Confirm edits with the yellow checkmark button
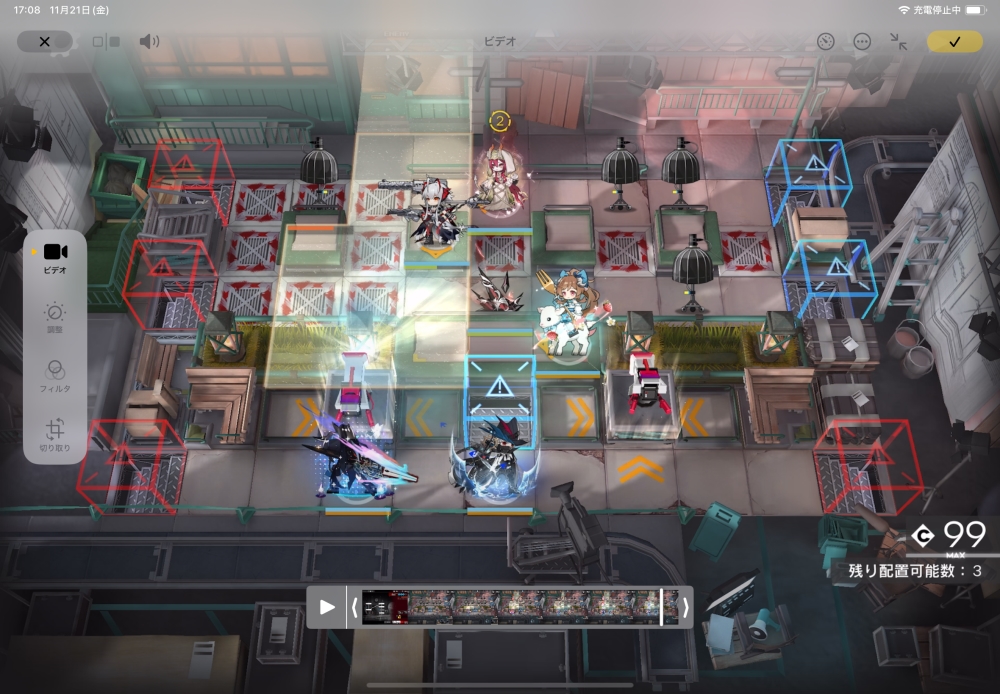The height and width of the screenshot is (694, 1000). tap(954, 41)
